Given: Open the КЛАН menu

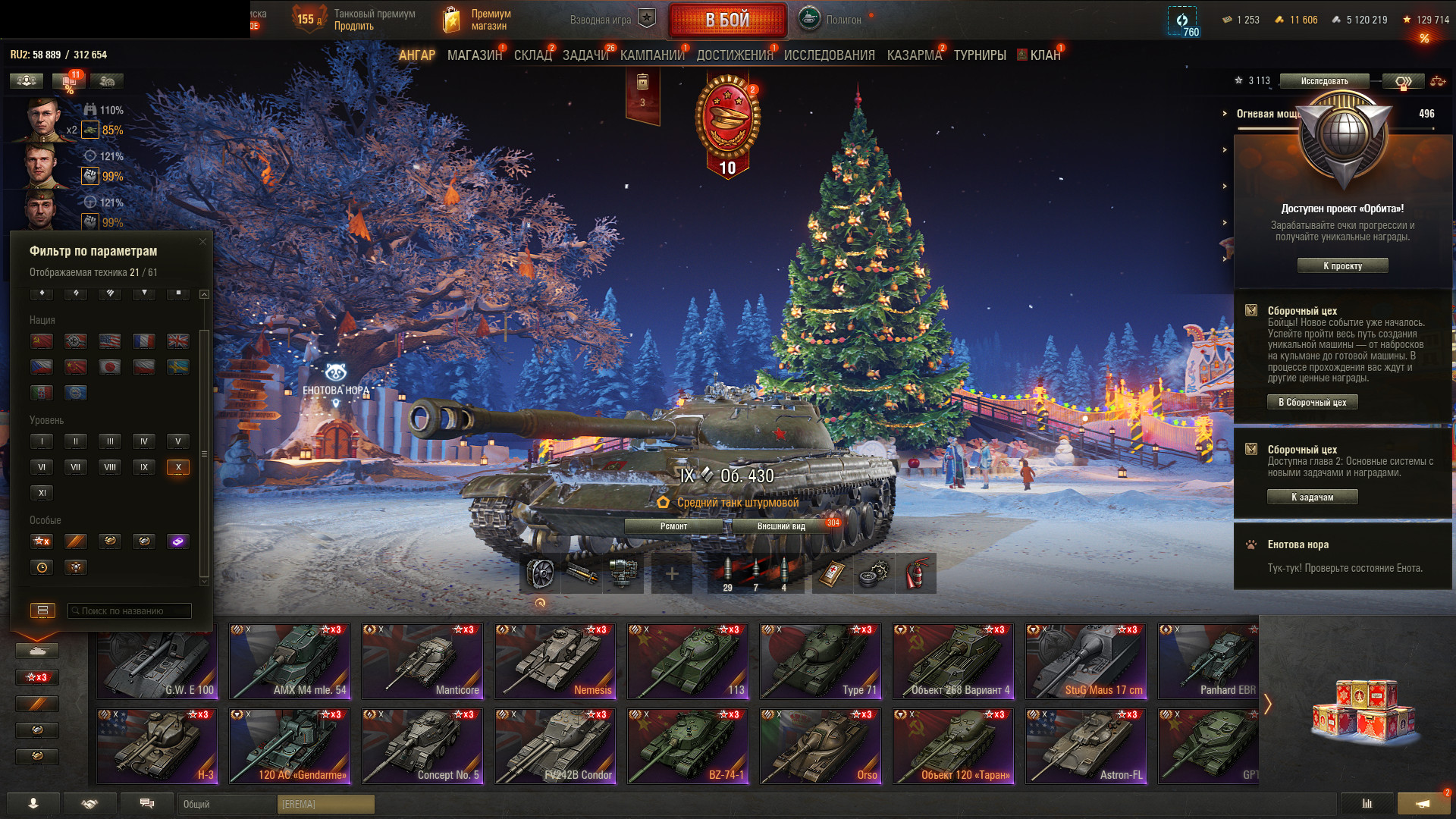Looking at the screenshot, I should (x=1044, y=55).
